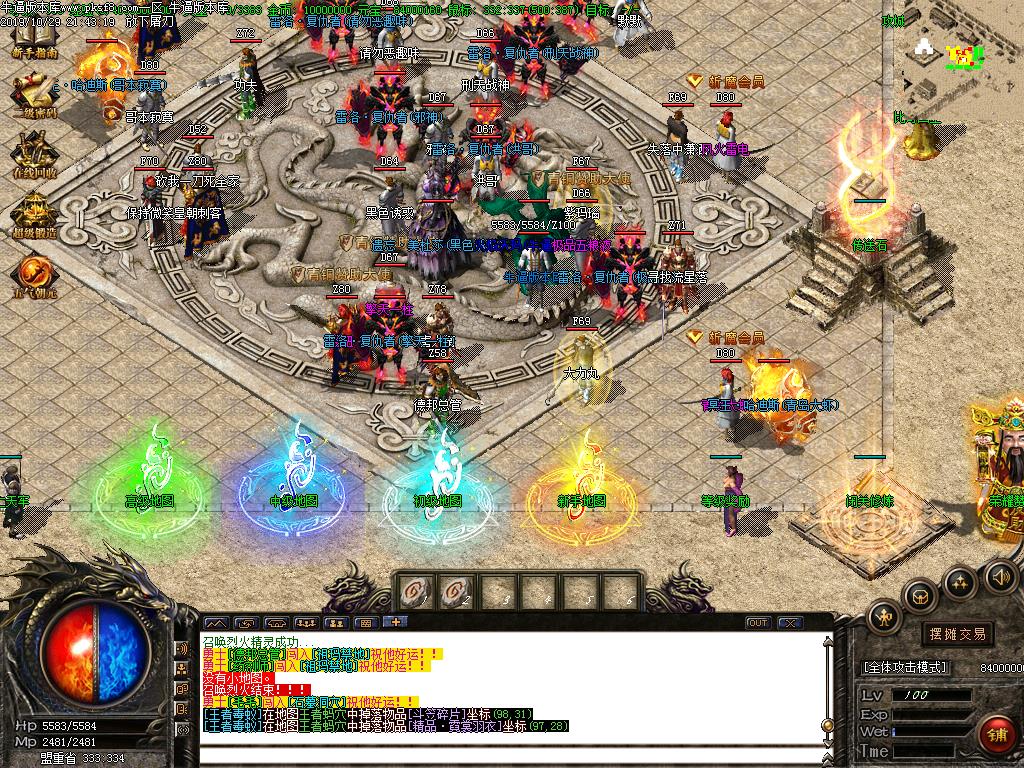Switch the 全体攻击模式 attack mode
This screenshot has width=1024, height=768.
pos(905,667)
